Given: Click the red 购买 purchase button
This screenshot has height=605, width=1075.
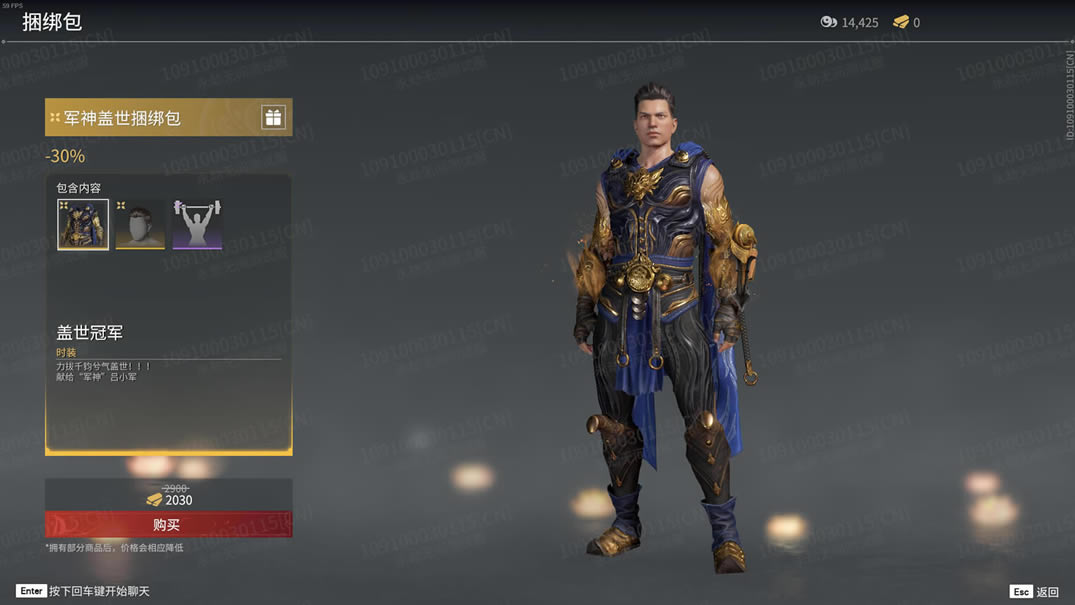Looking at the screenshot, I should (x=168, y=525).
